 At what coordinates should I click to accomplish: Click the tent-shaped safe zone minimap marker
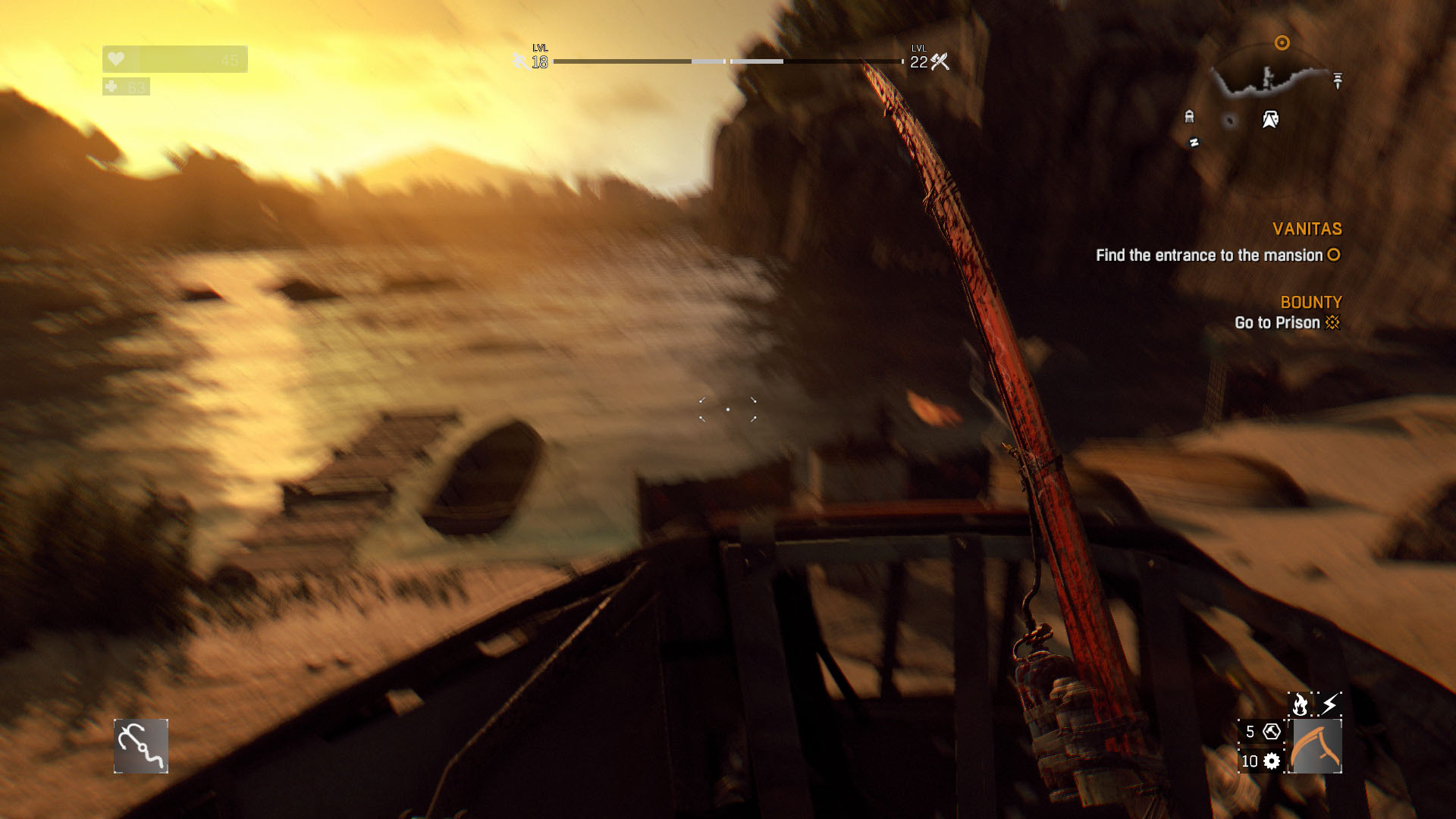(1270, 119)
